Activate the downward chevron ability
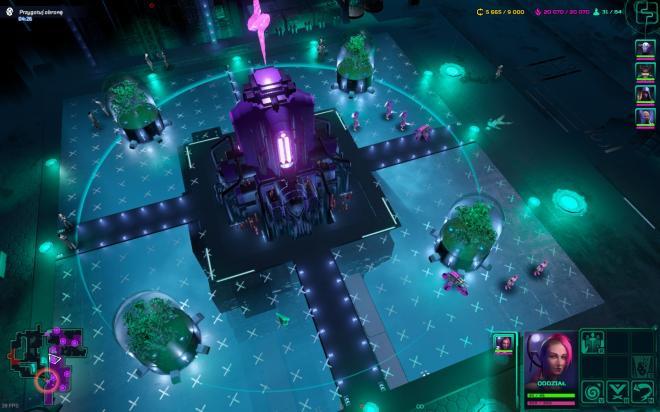 (617, 391)
